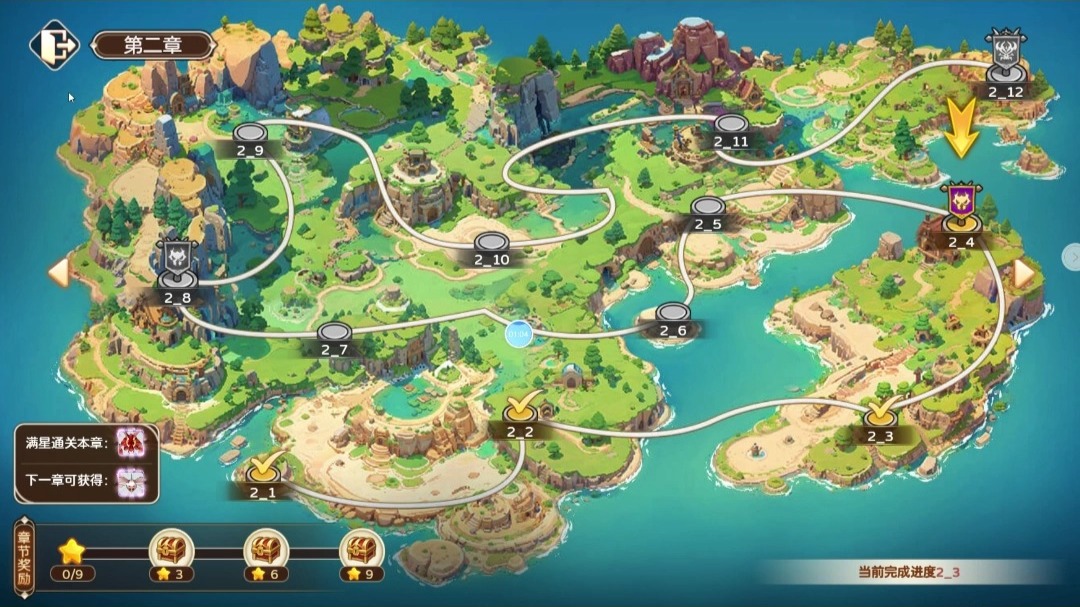Select stage node 2_11
This screenshot has height=607, width=1080.
tap(730, 126)
